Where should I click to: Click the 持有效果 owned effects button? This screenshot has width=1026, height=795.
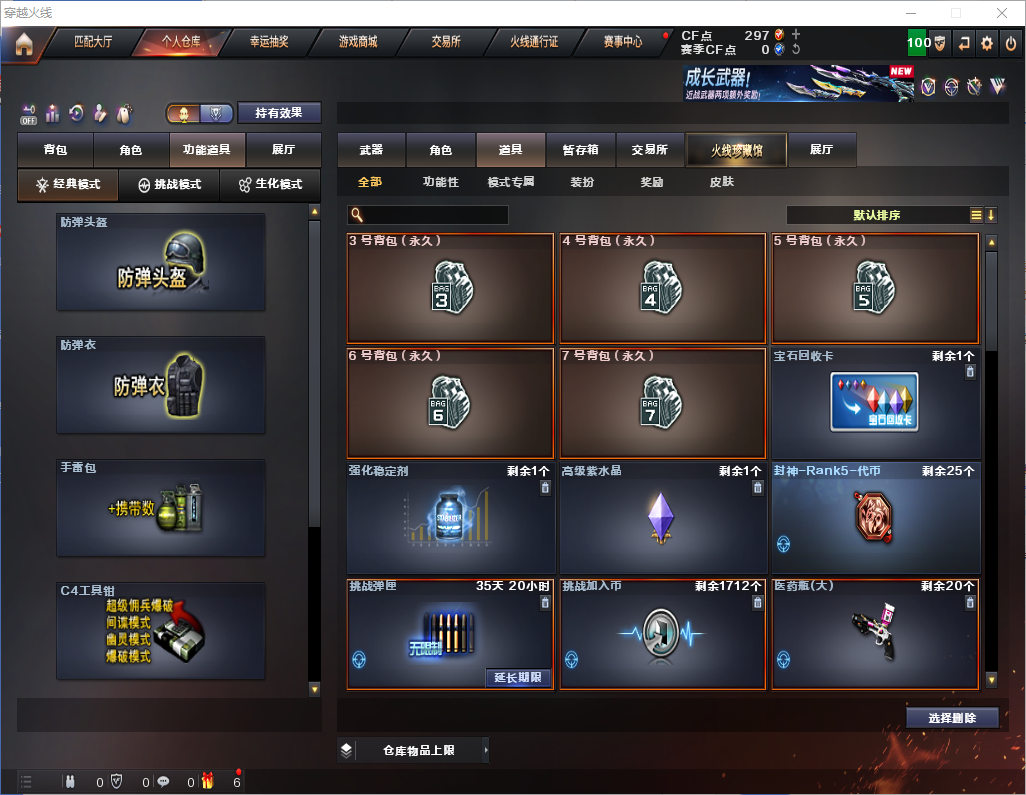(x=280, y=113)
